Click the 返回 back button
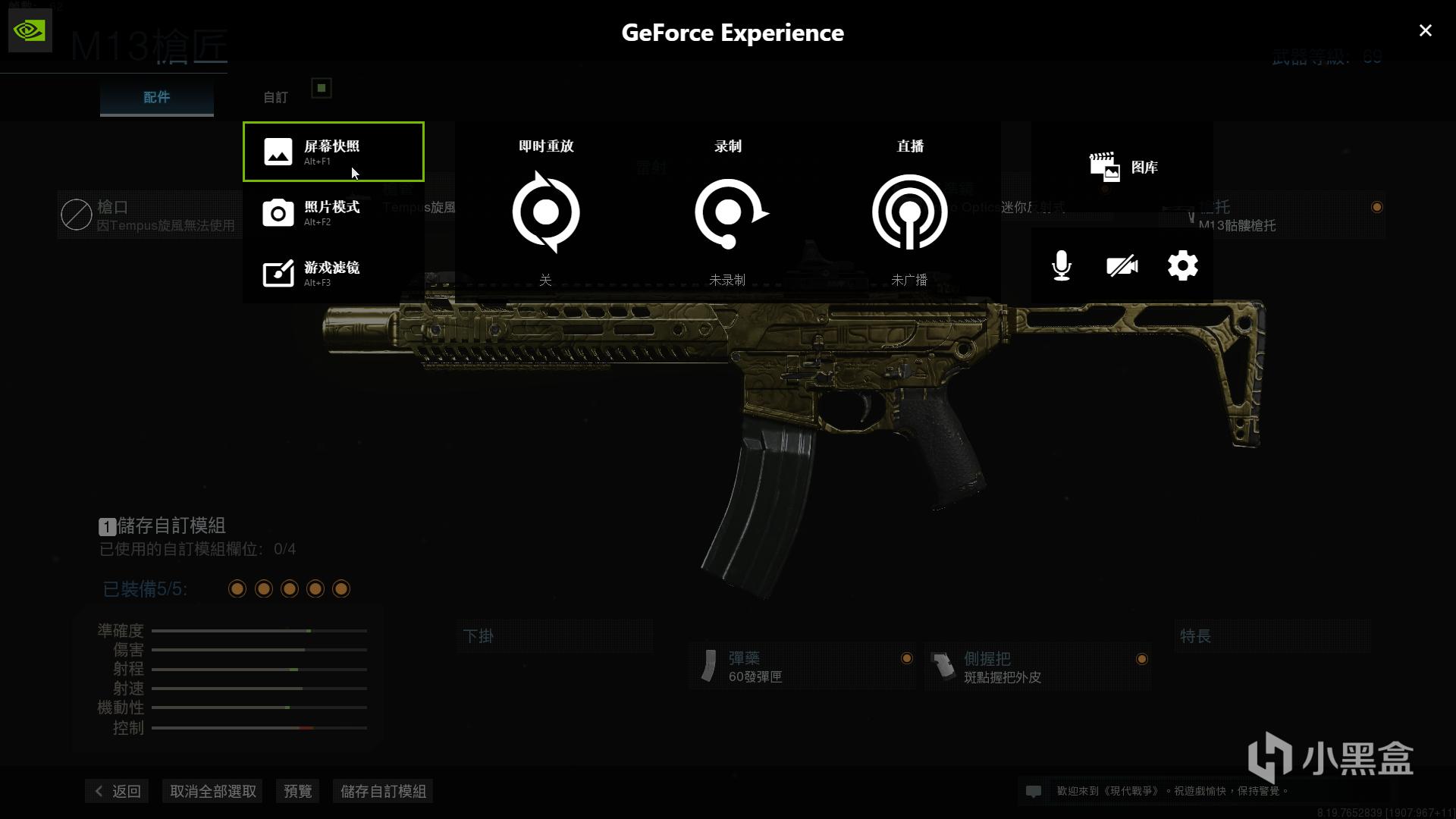The image size is (1456, 819). click(118, 791)
